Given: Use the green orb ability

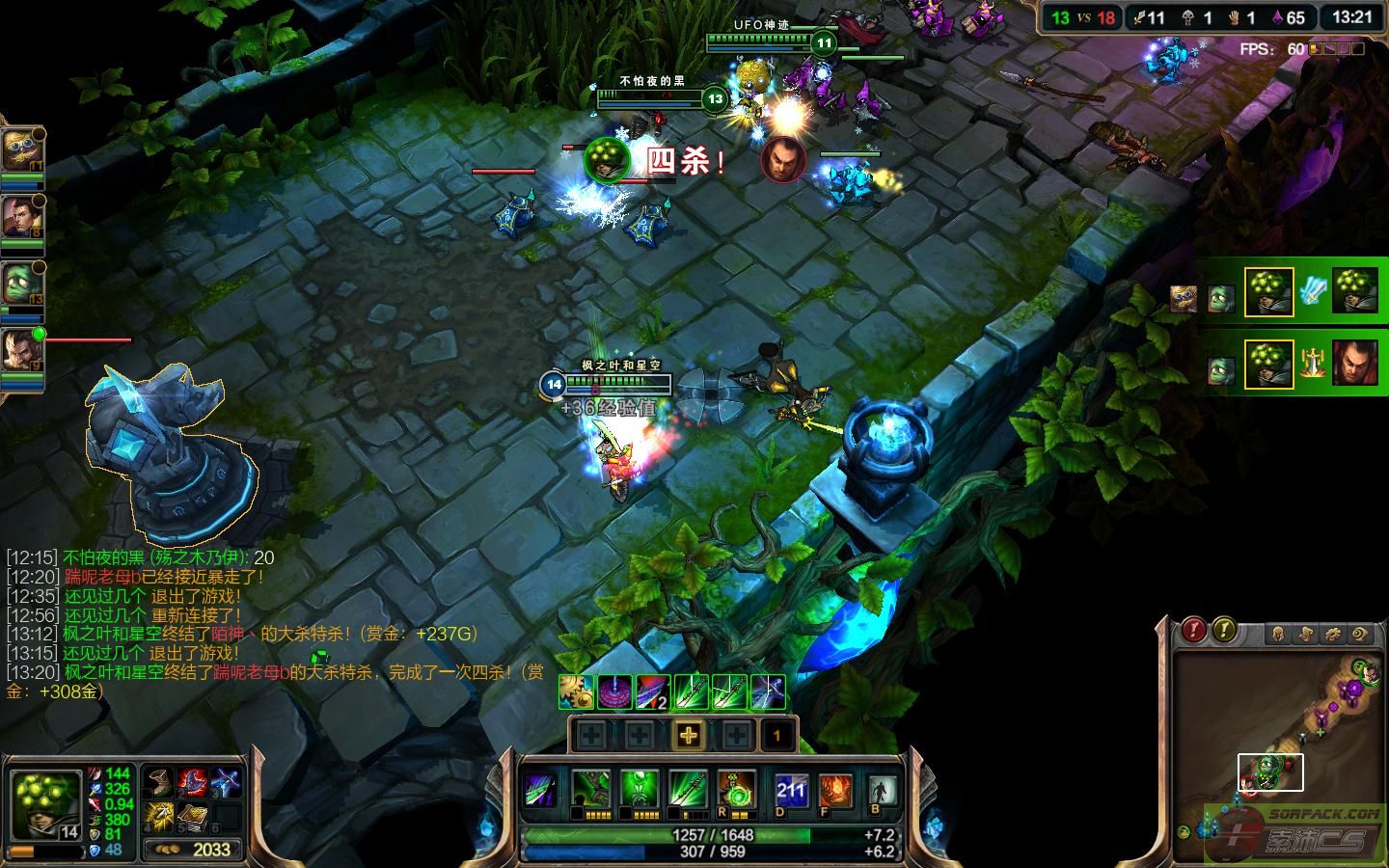Looking at the screenshot, I should click(639, 791).
